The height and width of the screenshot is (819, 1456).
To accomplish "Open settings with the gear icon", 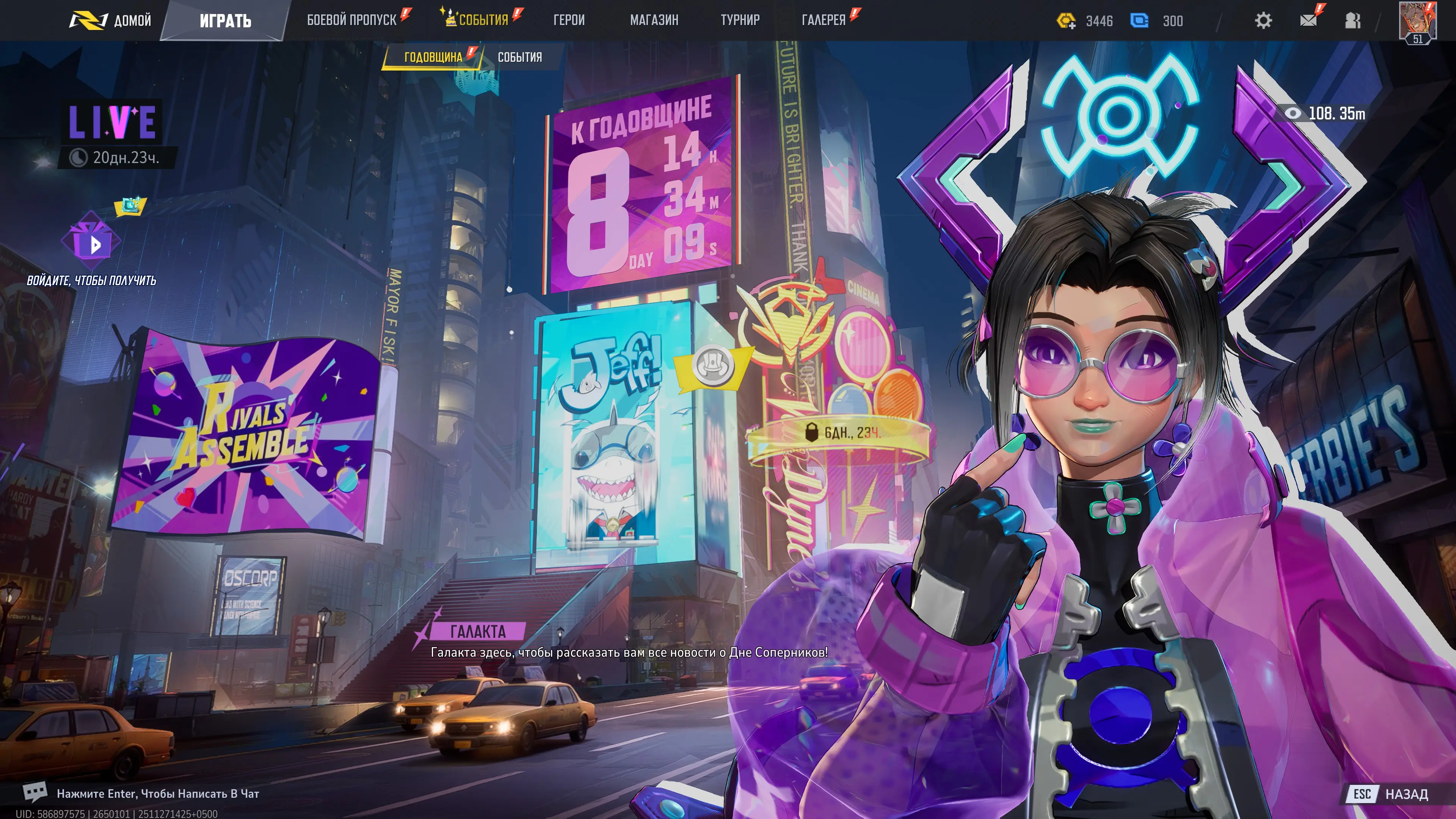I will pos(1263,21).
